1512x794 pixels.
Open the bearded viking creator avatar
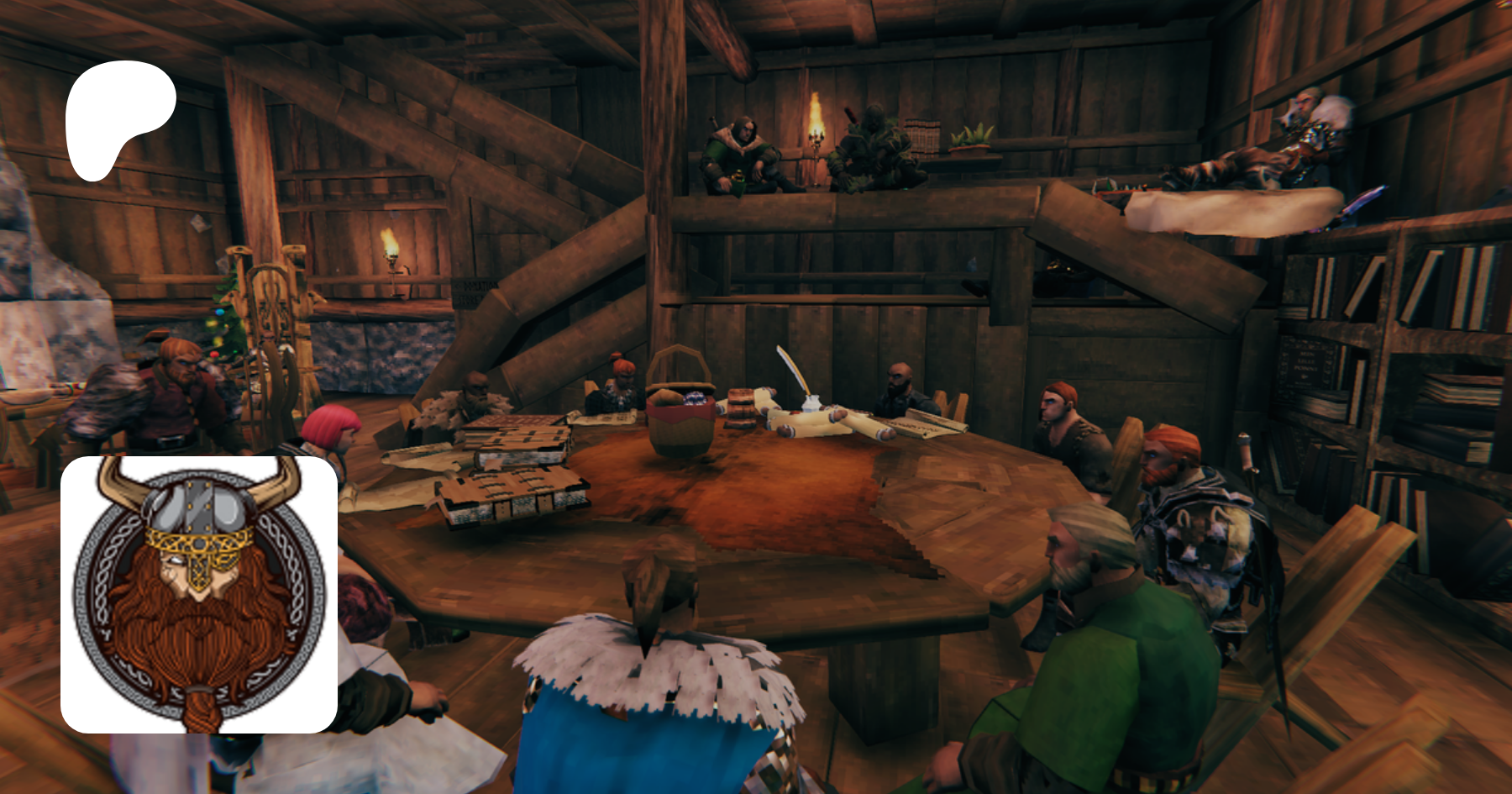199,594
